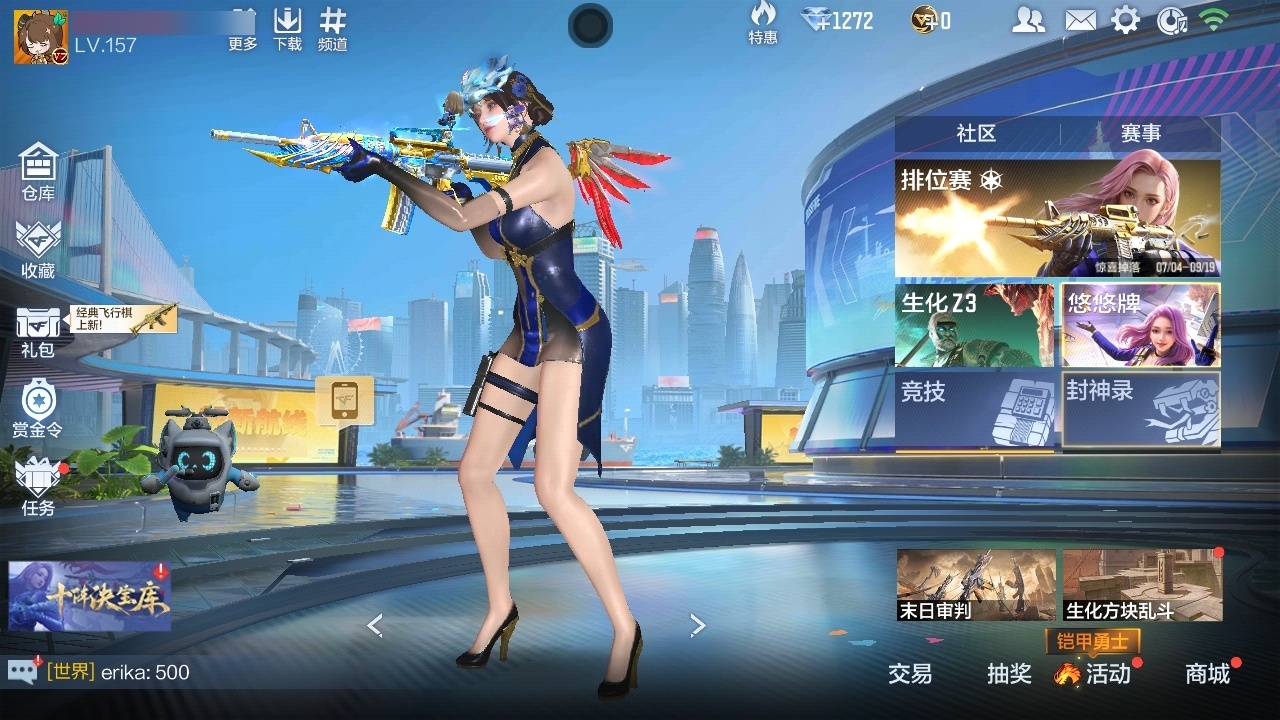
Task: Open the 封神录 mode tile
Action: point(1141,409)
